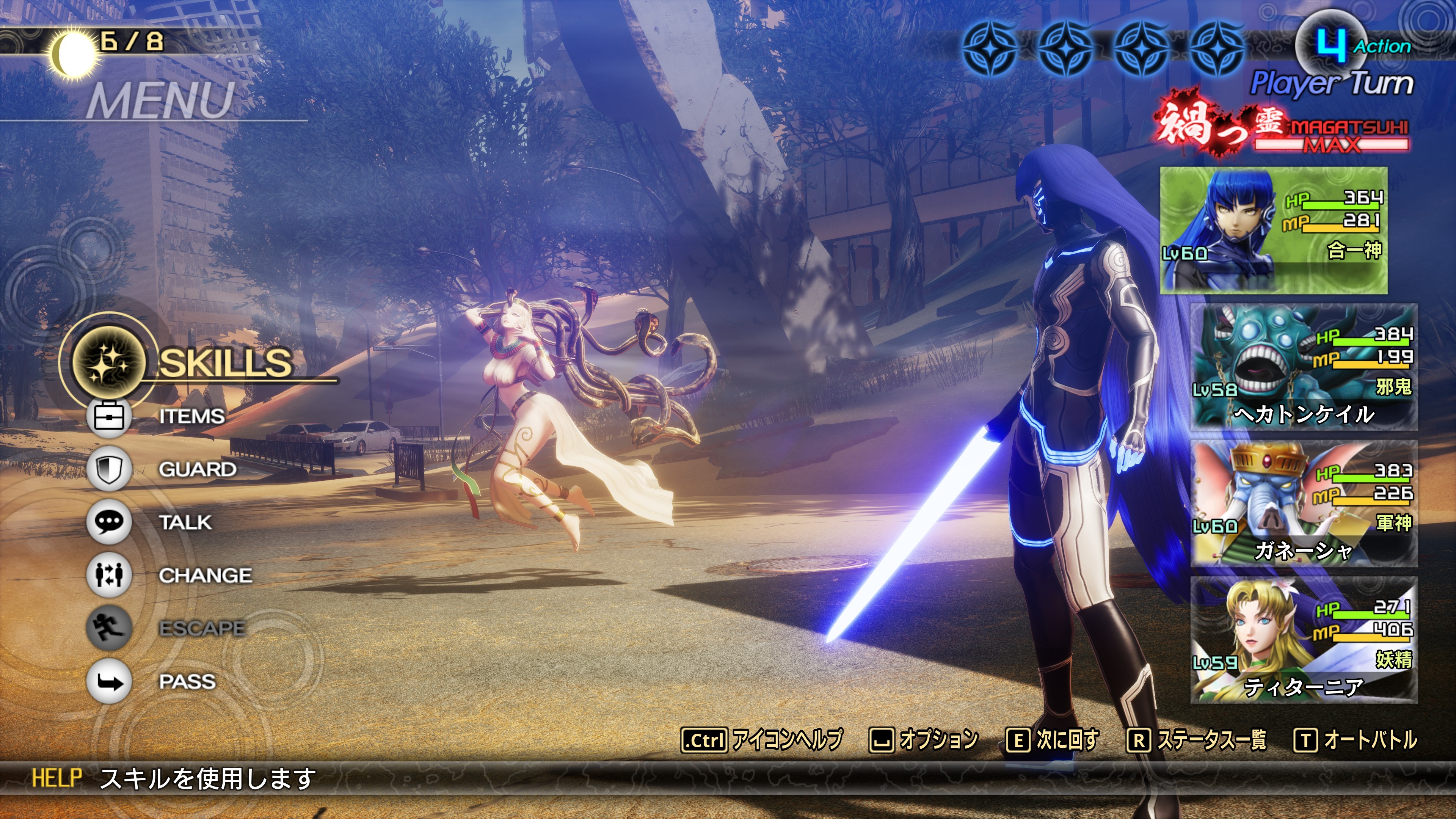Image resolution: width=1456 pixels, height=819 pixels.
Task: Select the Lv60 protagonist portrait panel
Action: pos(1273,230)
